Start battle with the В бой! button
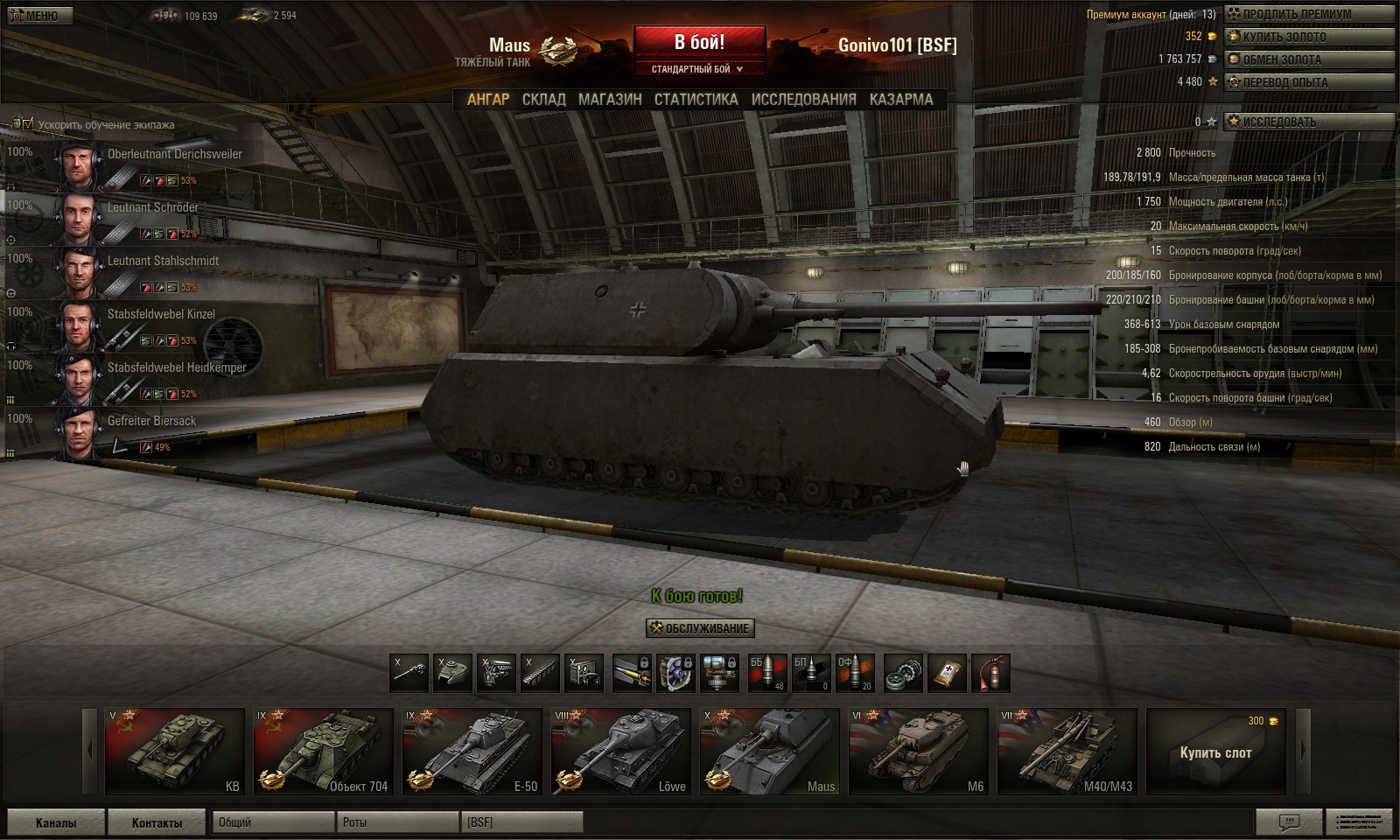The image size is (1400, 840). [699, 43]
